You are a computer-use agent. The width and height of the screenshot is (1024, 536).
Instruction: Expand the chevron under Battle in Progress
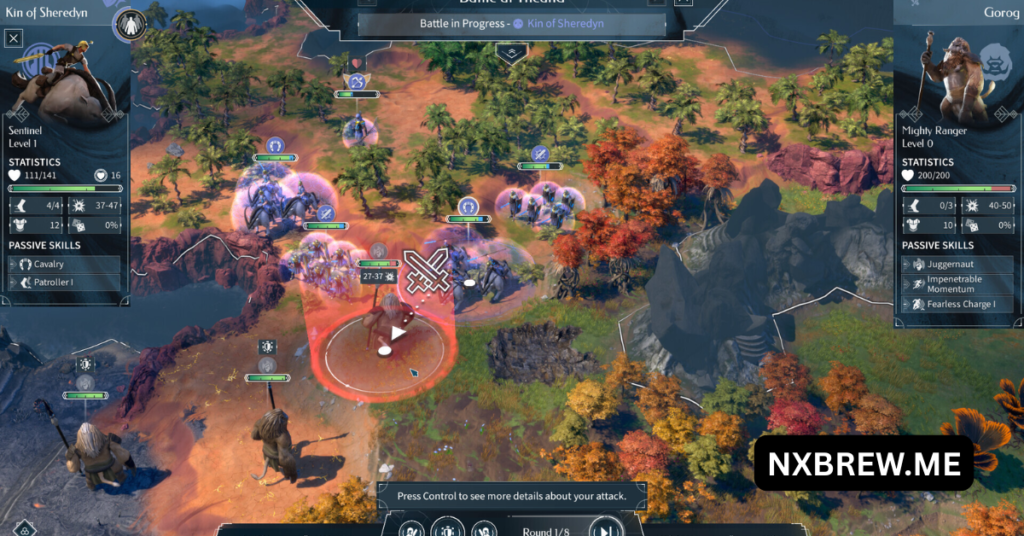[x=511, y=51]
